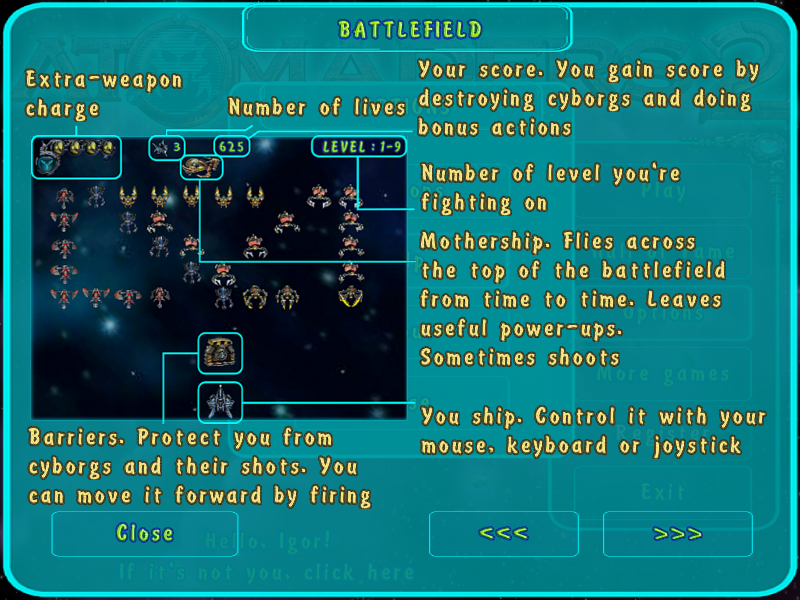800x600 pixels.
Task: Close the Battlefield help window
Action: (x=145, y=534)
